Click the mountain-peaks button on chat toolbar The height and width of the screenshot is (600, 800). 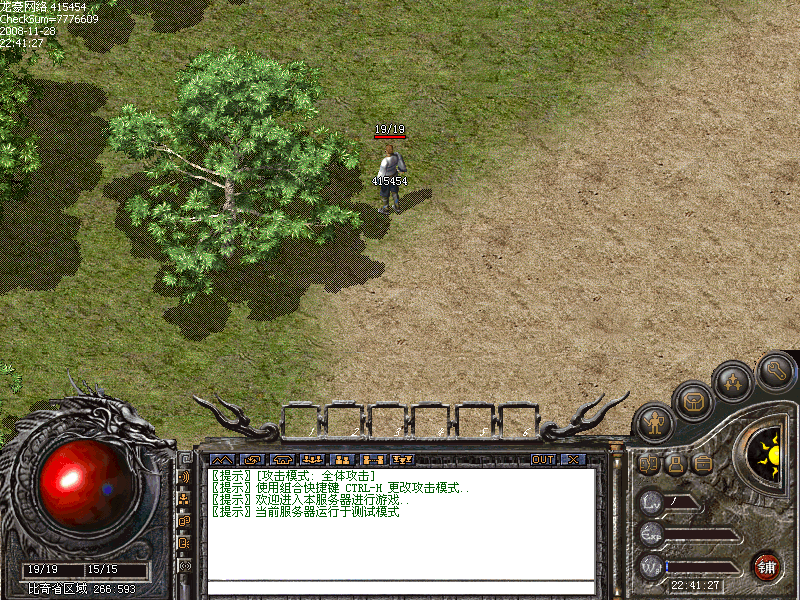219,460
